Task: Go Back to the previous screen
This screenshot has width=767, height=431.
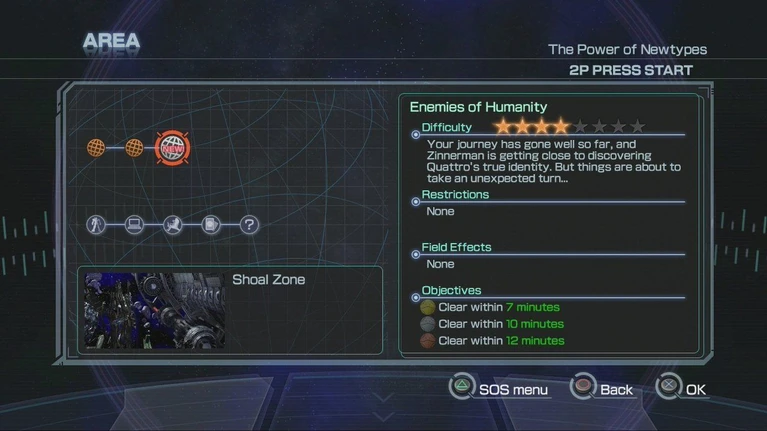Action: tap(602, 389)
